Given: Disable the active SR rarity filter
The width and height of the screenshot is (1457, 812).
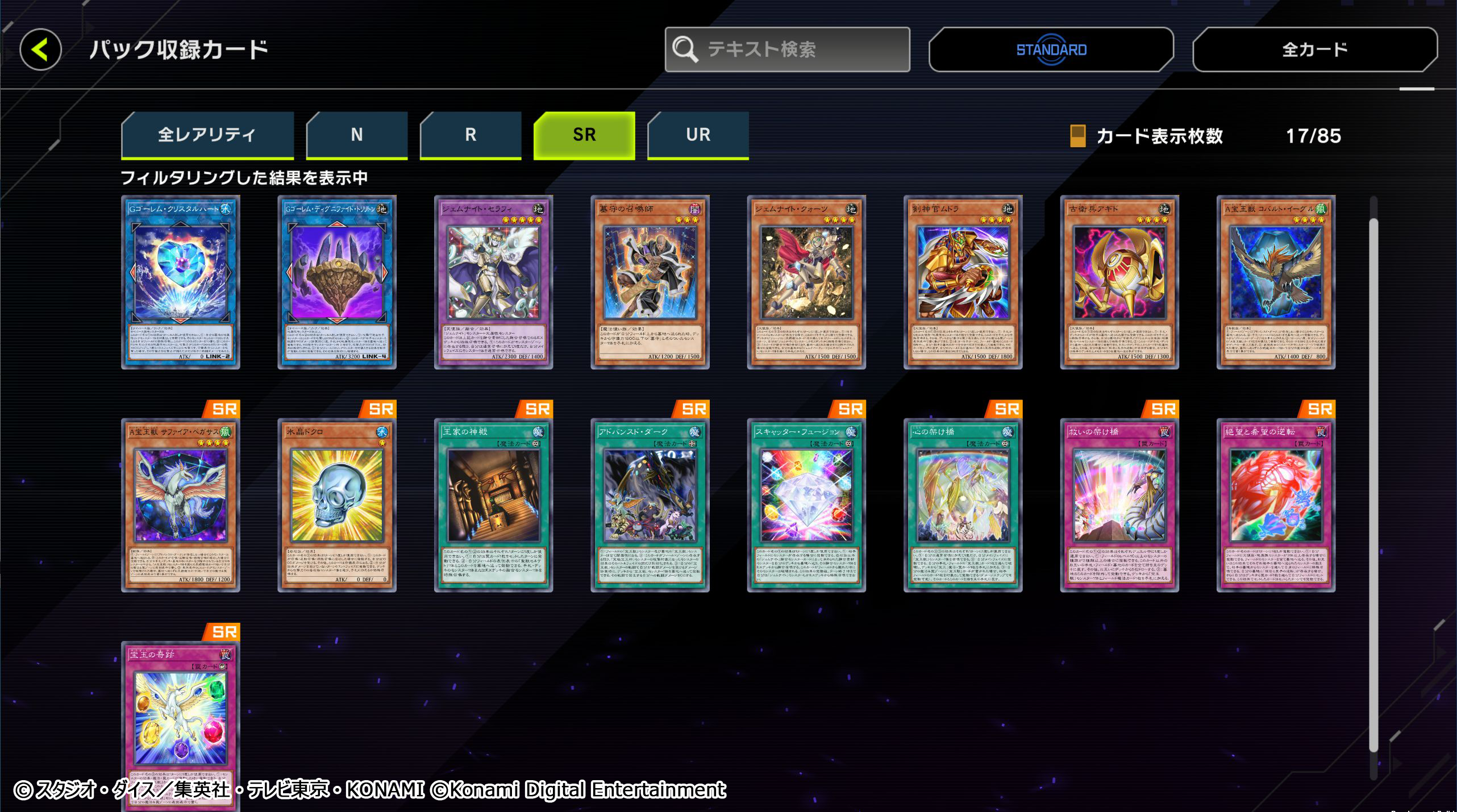Looking at the screenshot, I should pos(584,135).
